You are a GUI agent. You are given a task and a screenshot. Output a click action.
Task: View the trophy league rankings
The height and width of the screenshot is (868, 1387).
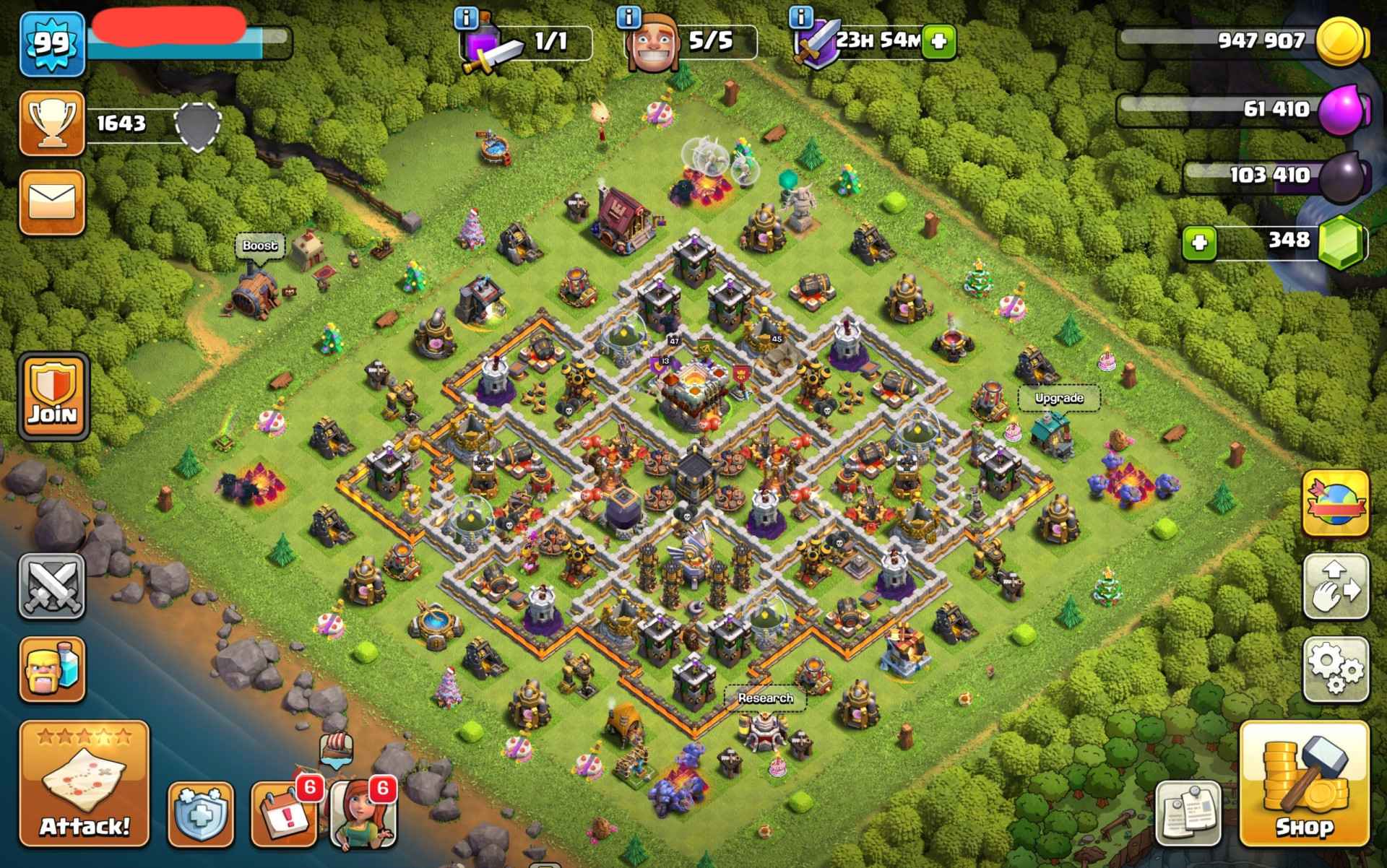click(x=51, y=123)
